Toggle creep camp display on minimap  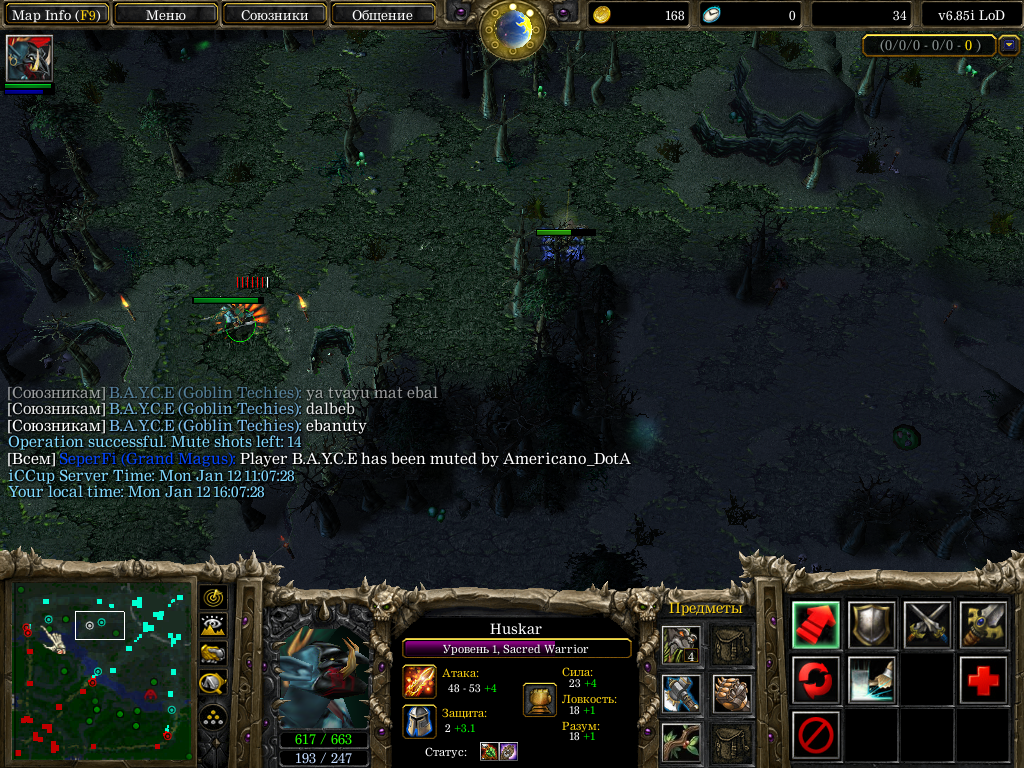[x=213, y=684]
